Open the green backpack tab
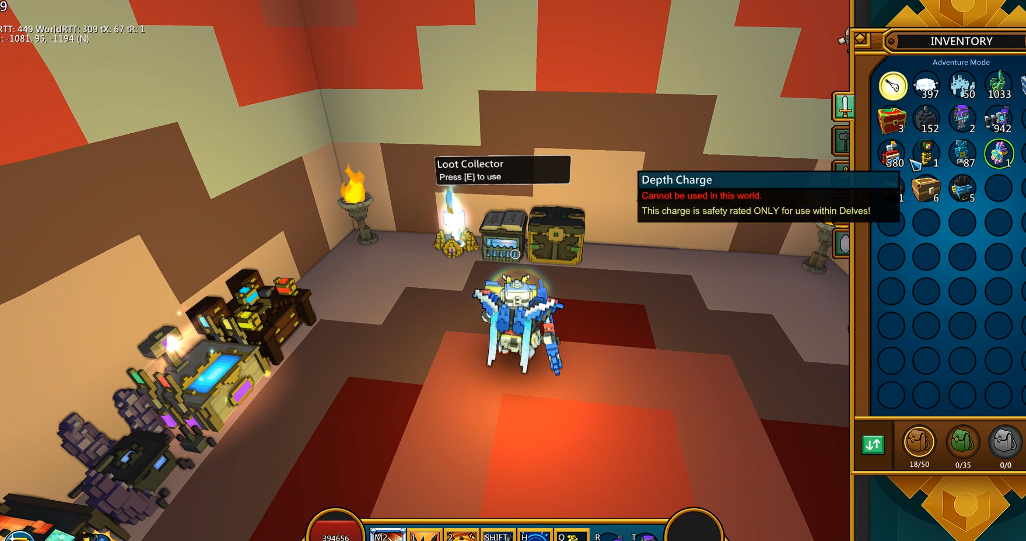The height and width of the screenshot is (541, 1026). pos(963,441)
